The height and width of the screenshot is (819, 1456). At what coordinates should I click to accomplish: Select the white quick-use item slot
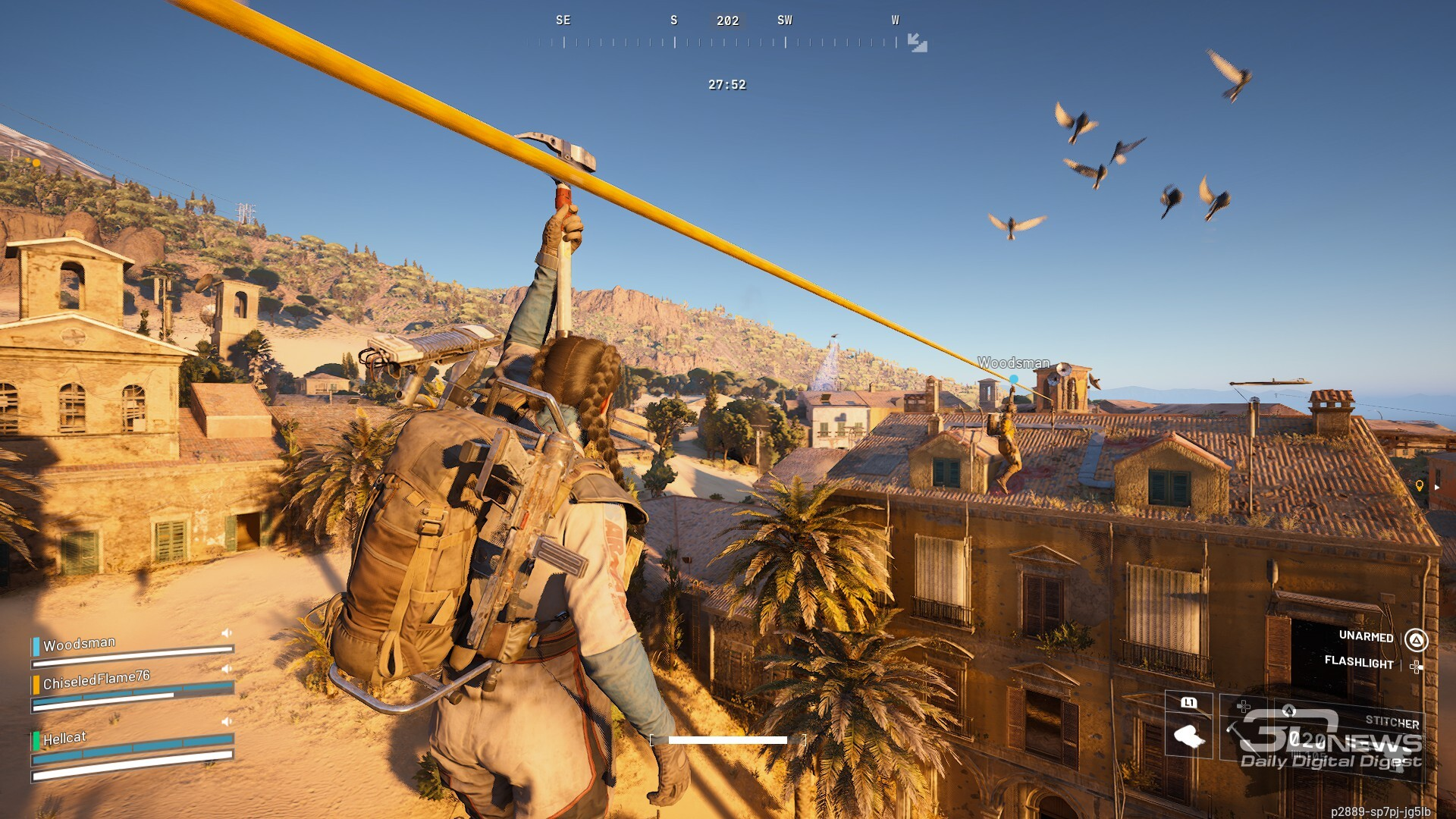point(1188,734)
